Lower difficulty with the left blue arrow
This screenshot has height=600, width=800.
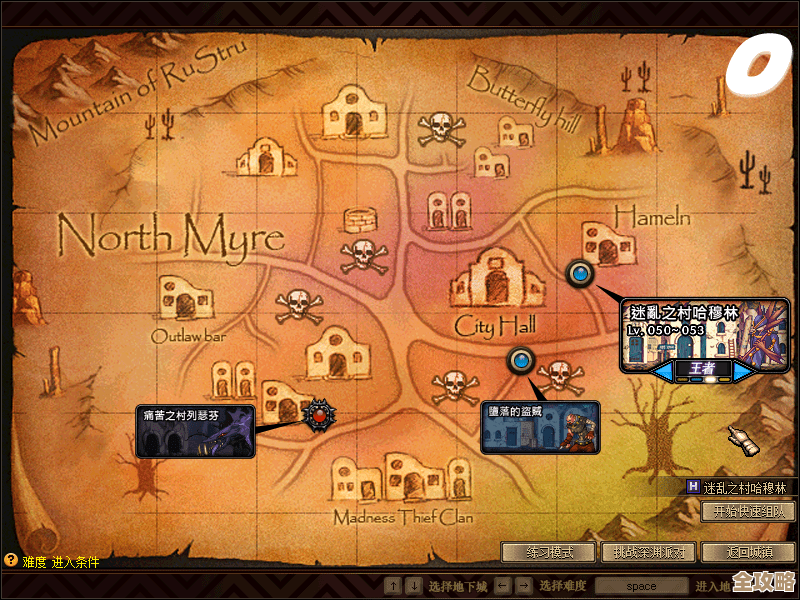[663, 370]
